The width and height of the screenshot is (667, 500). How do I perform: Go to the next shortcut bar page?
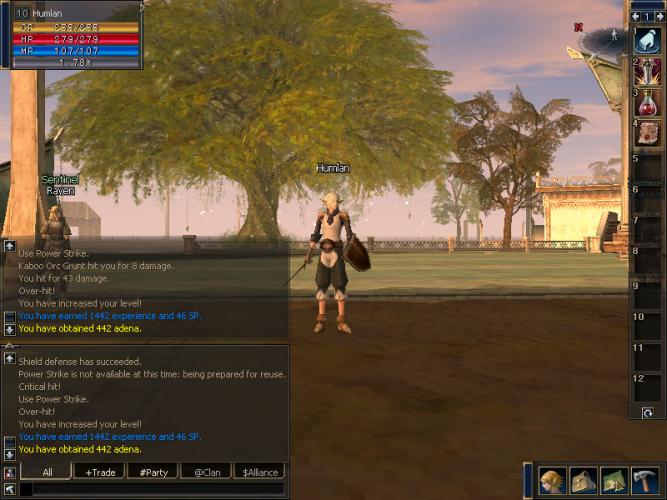(657, 17)
